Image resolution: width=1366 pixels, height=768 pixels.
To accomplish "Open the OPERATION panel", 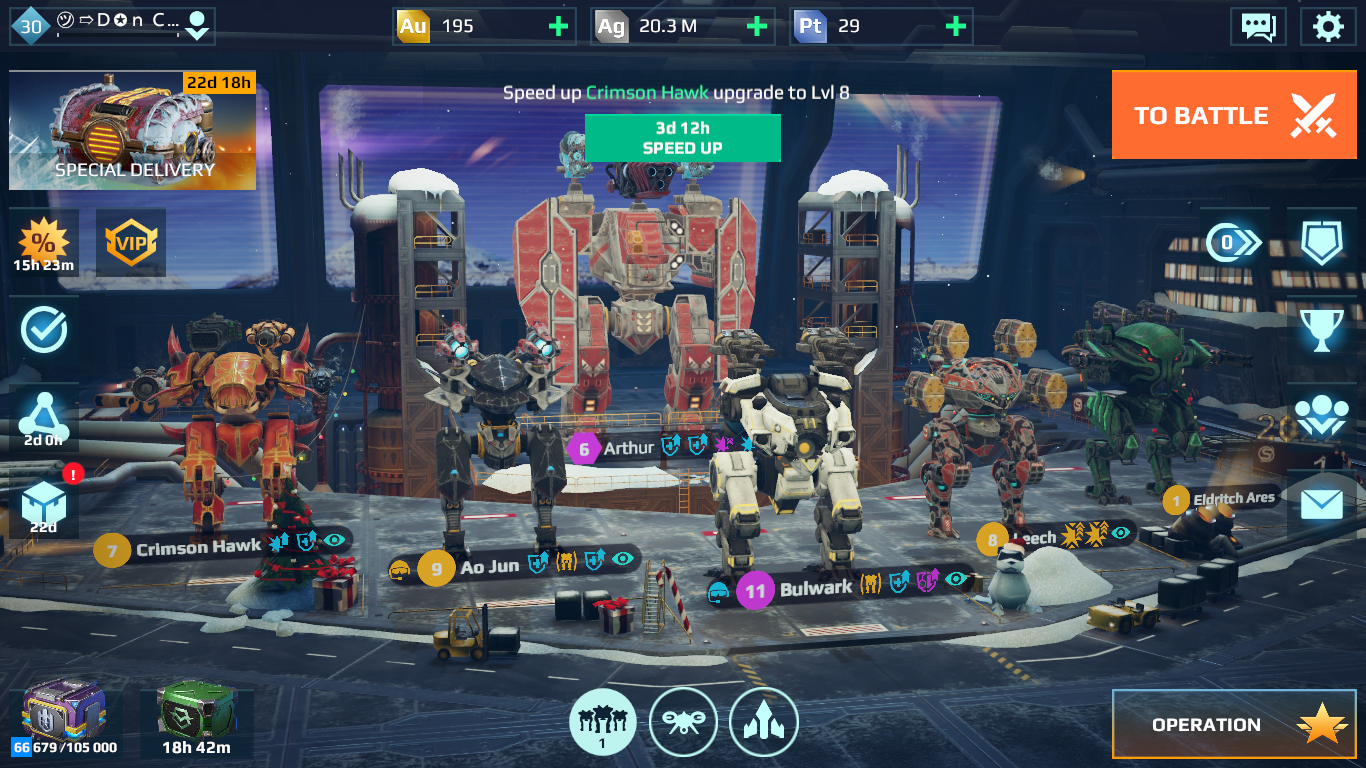I will (x=1234, y=724).
